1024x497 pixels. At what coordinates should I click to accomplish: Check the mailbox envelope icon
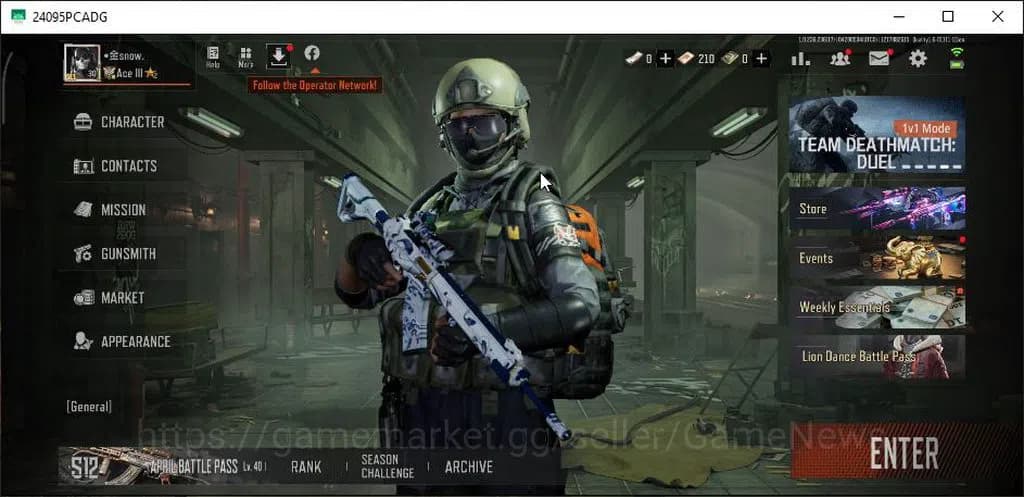pos(879,59)
